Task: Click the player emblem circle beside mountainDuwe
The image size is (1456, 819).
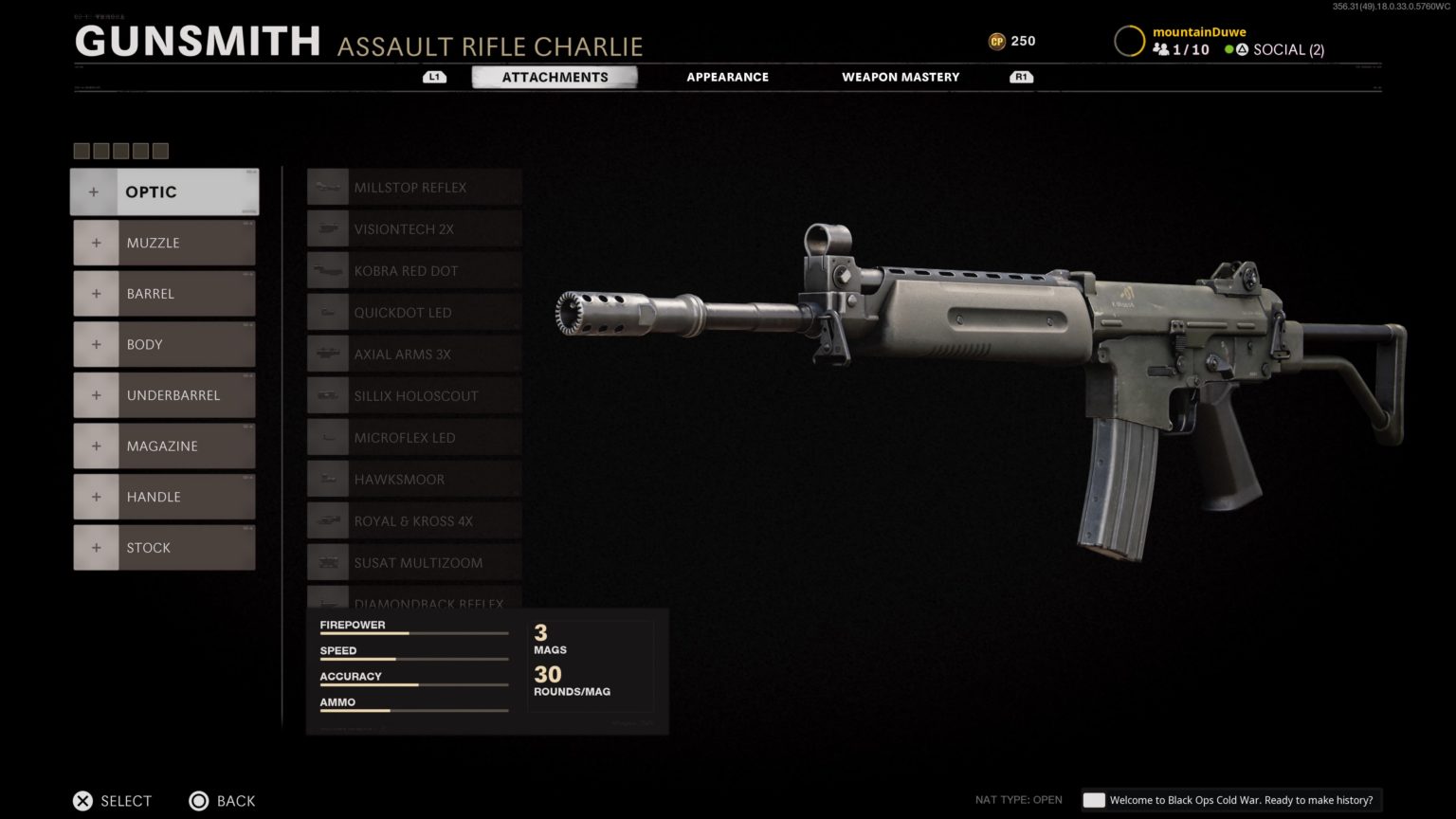Action: pyautogui.click(x=1129, y=41)
